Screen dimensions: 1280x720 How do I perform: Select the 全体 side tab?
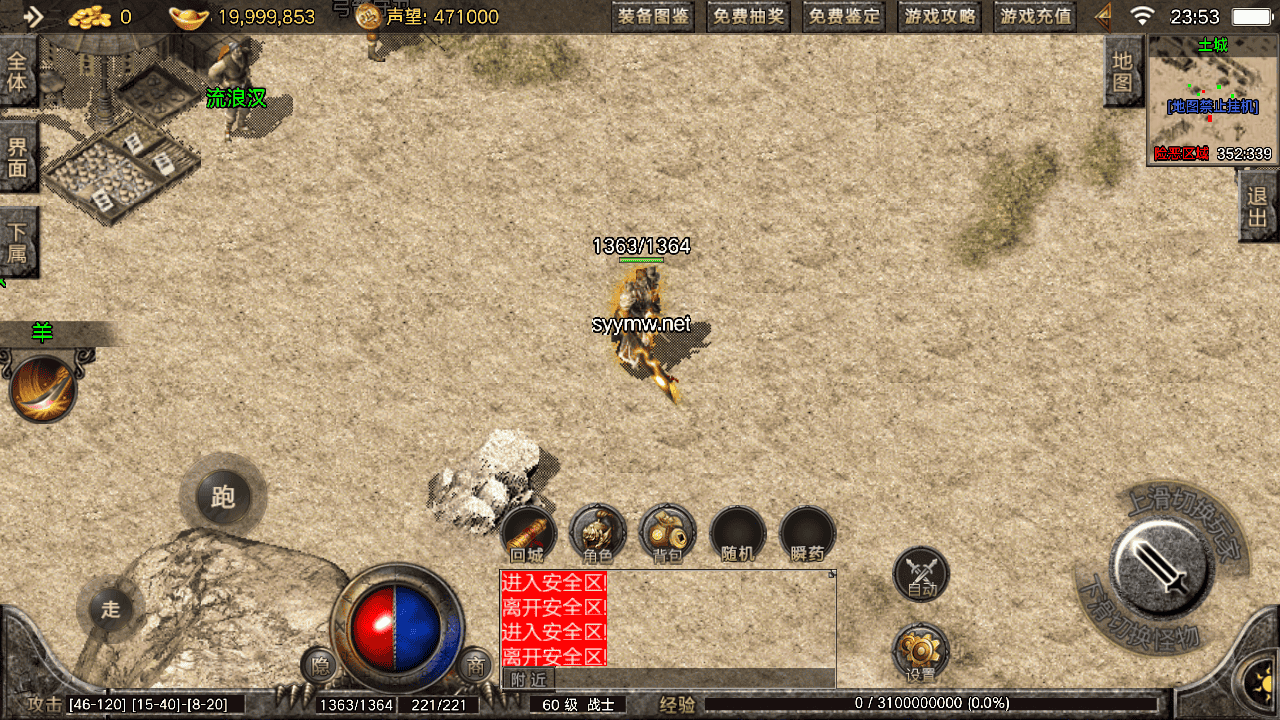pos(18,71)
